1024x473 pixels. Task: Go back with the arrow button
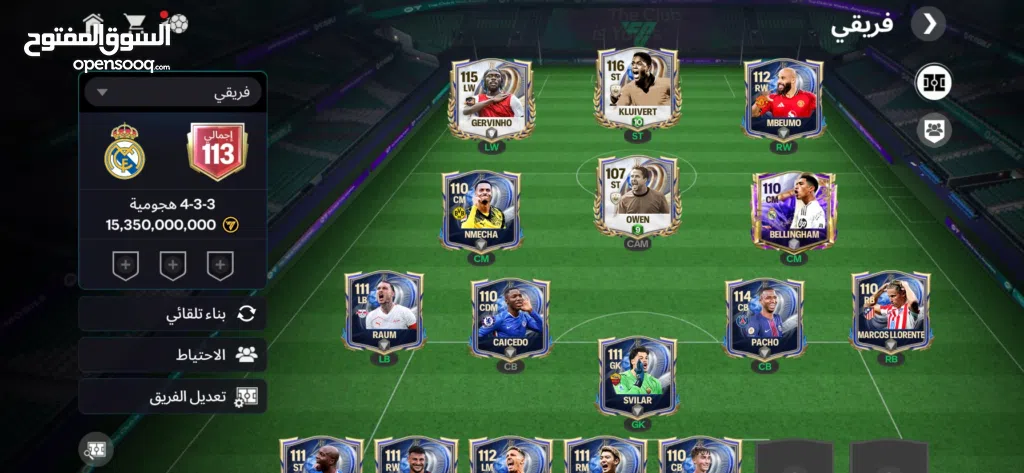click(x=929, y=24)
